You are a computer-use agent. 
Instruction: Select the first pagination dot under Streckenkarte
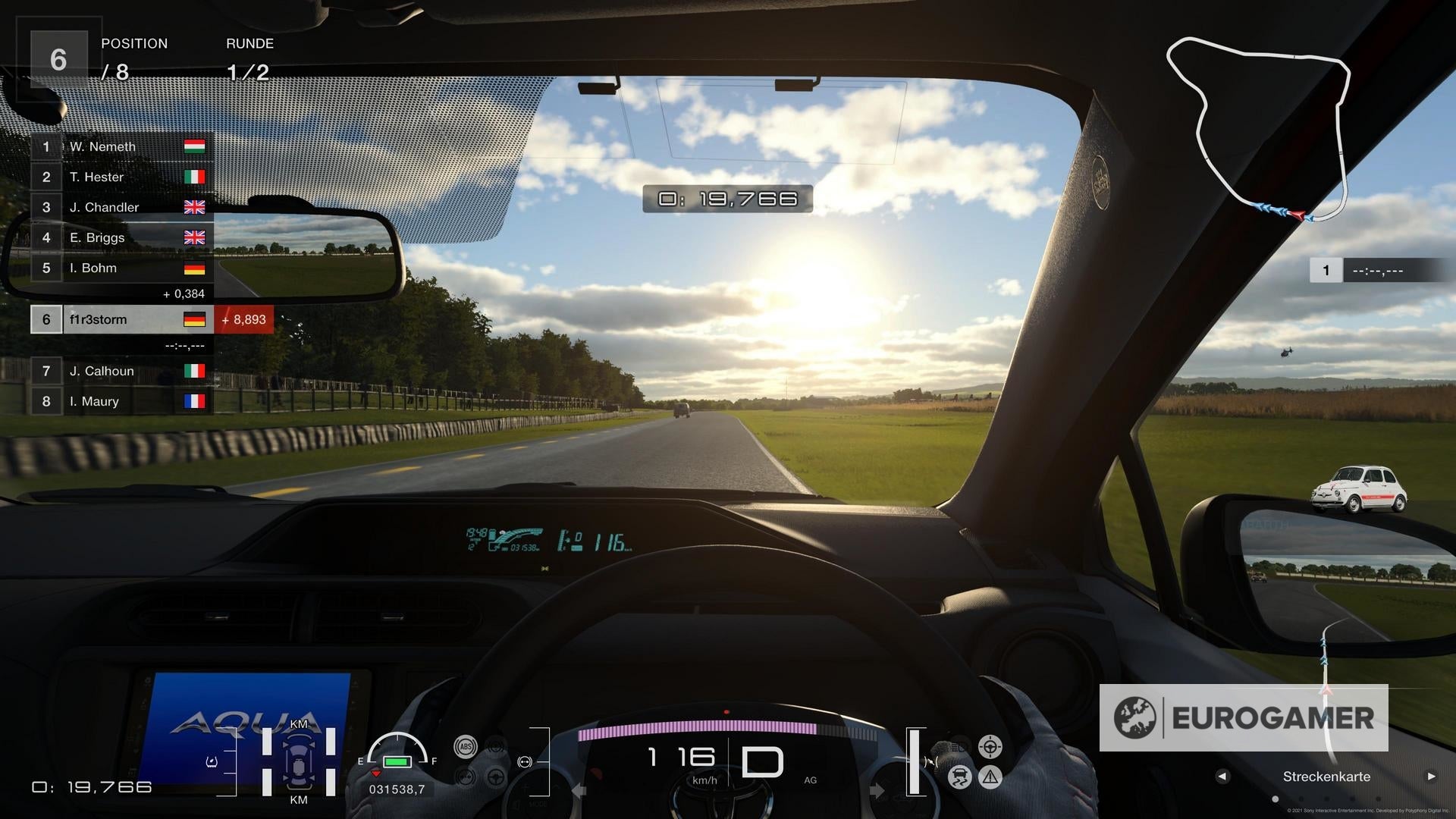[1275, 799]
